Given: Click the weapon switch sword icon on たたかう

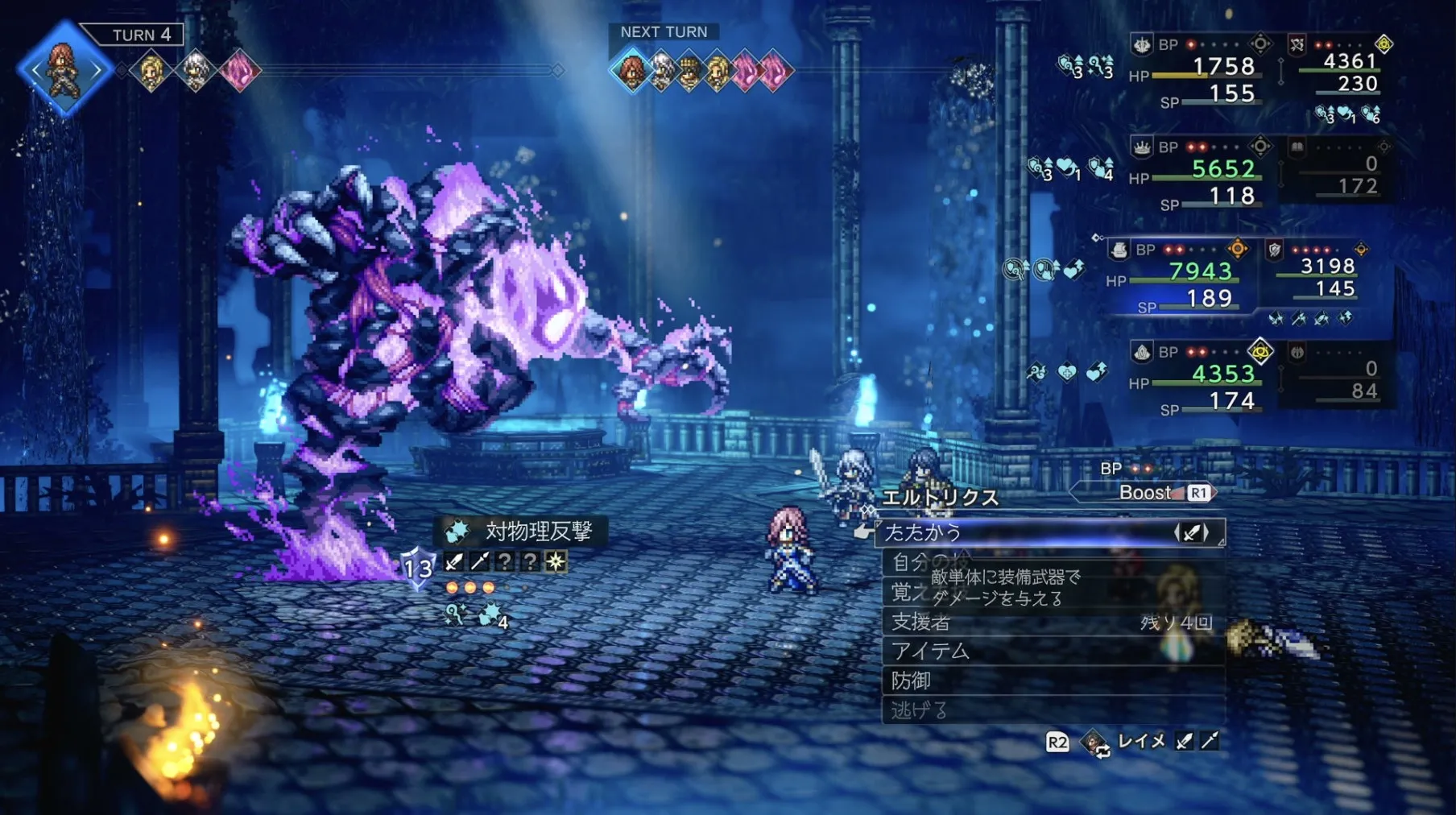Looking at the screenshot, I should click(1192, 532).
